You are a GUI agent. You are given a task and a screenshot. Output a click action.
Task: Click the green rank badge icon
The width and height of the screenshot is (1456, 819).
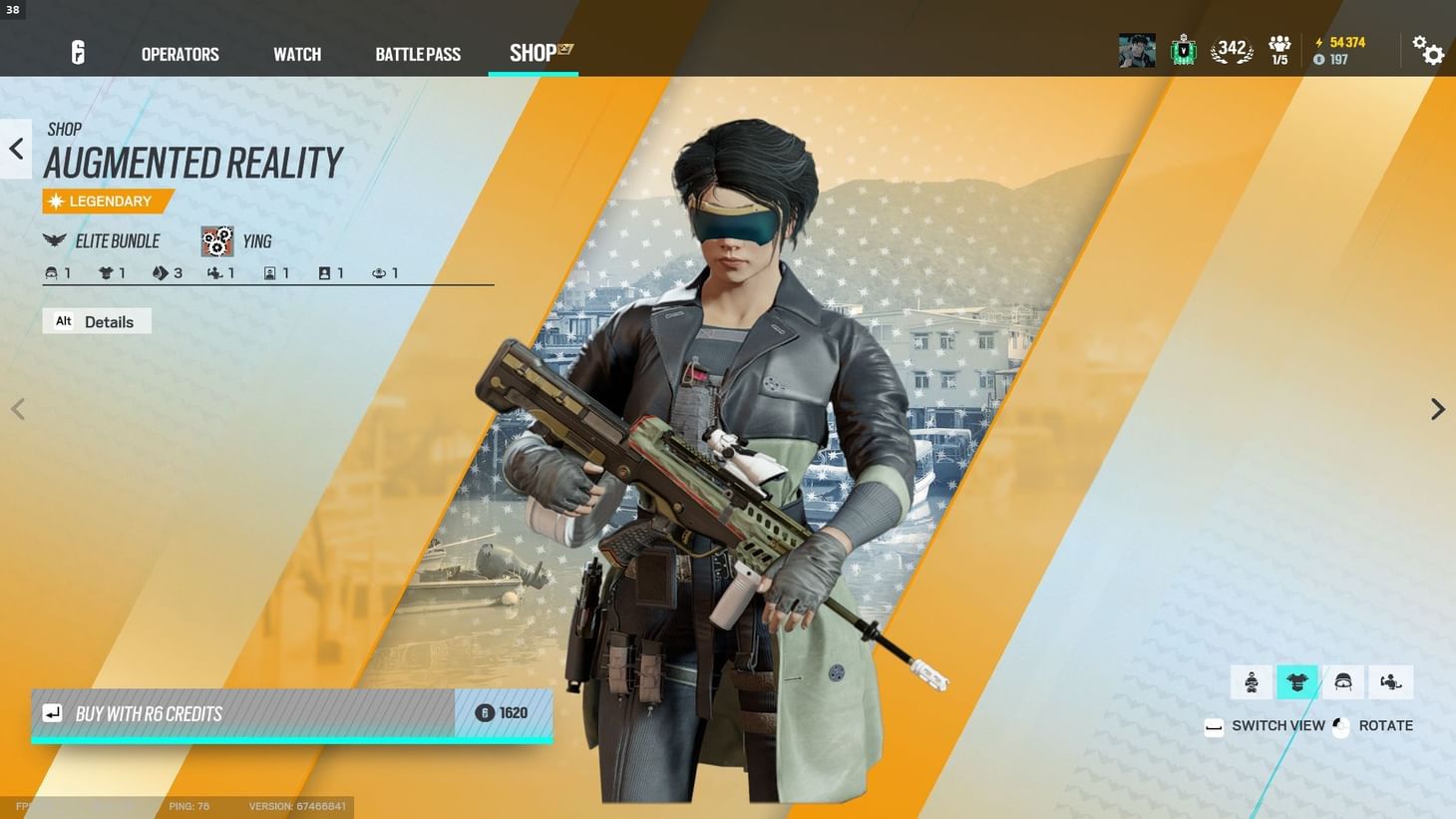pyautogui.click(x=1184, y=47)
